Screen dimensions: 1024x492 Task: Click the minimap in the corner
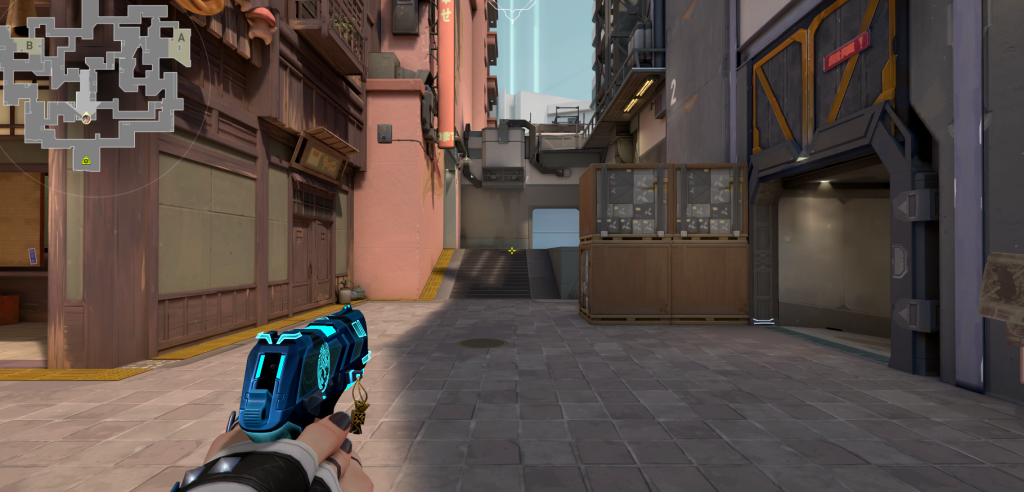coord(97,85)
